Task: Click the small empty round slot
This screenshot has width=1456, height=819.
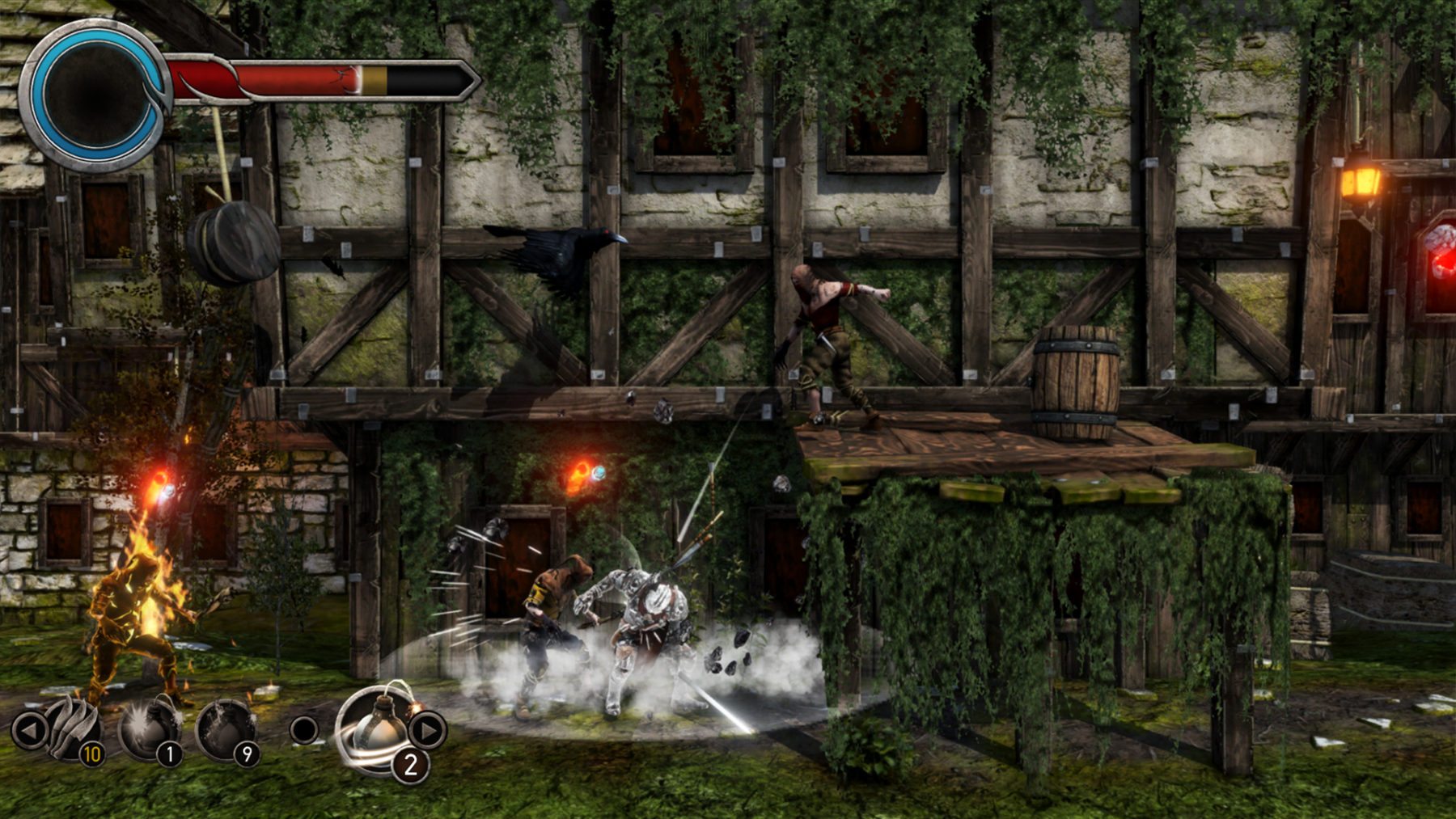Action: tap(304, 729)
